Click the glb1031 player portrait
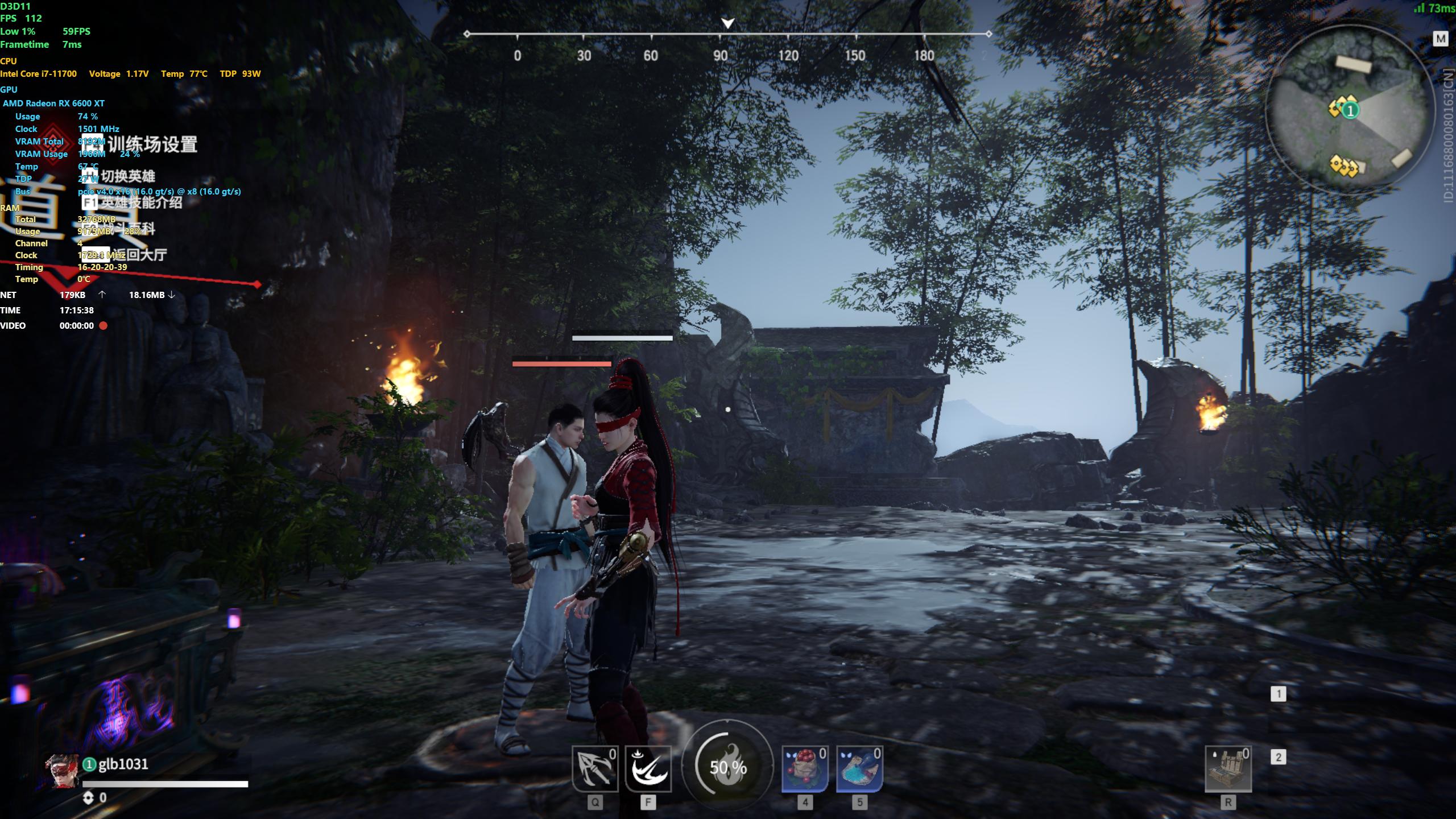The height and width of the screenshot is (819, 1456). [62, 771]
